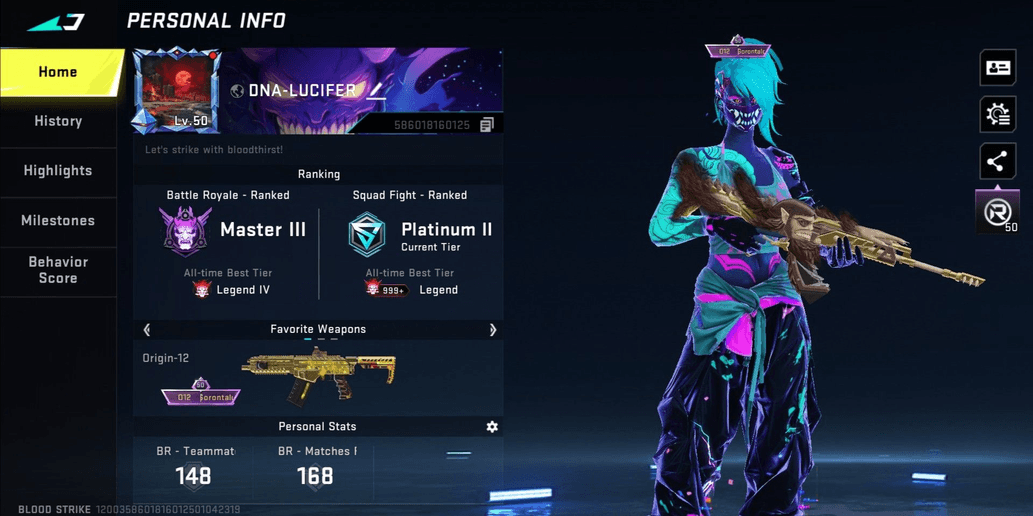View the Behavior Score tab
This screenshot has height=516, width=1033.
click(x=58, y=270)
